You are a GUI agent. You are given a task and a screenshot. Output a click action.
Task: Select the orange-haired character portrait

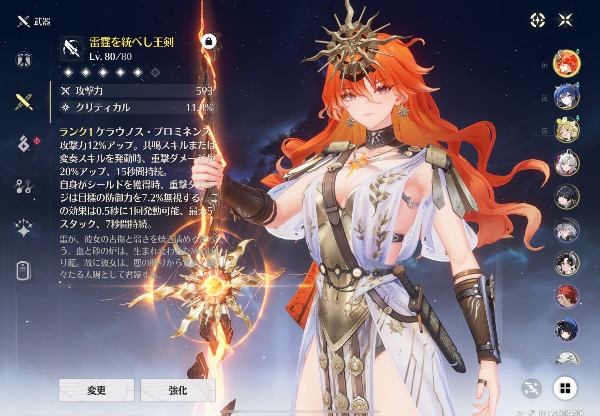[x=566, y=63]
